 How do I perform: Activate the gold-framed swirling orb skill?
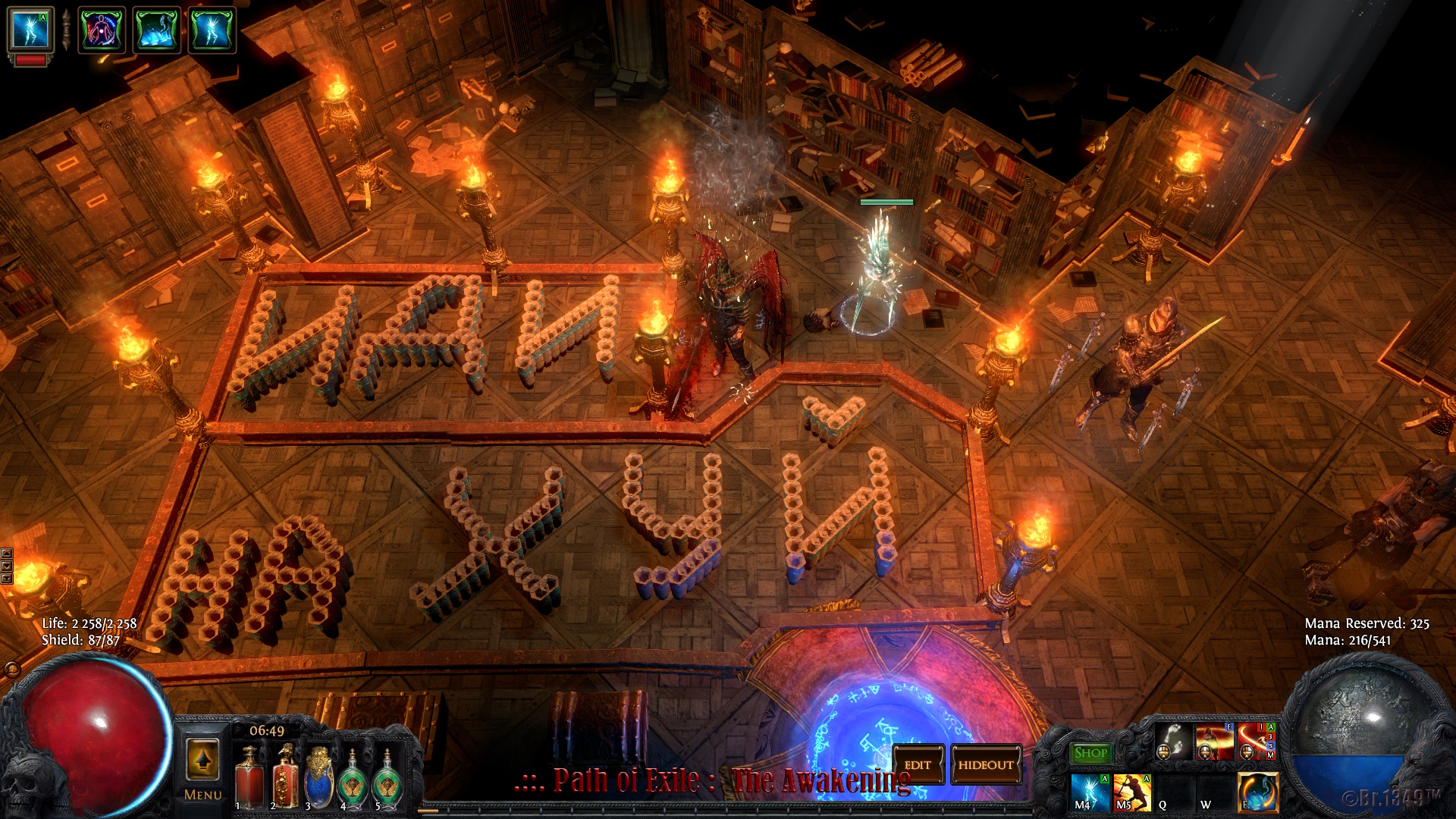coord(1257,792)
